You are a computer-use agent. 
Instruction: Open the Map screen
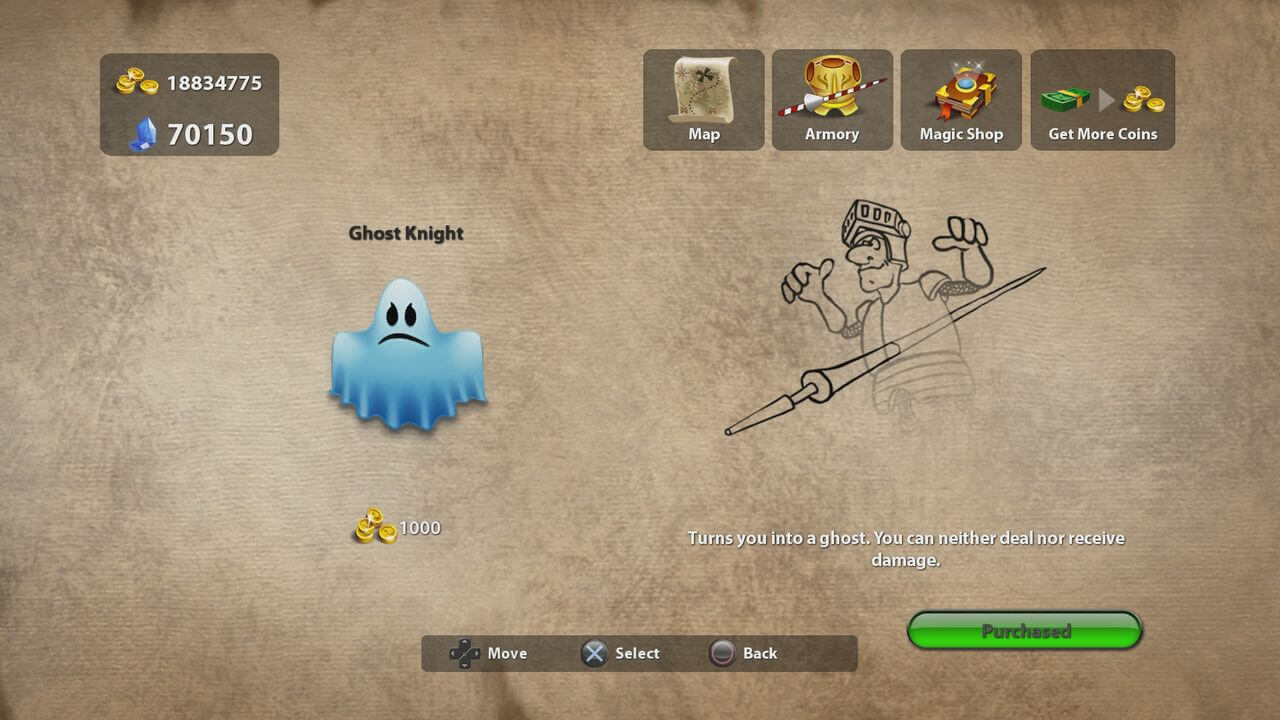pos(703,100)
